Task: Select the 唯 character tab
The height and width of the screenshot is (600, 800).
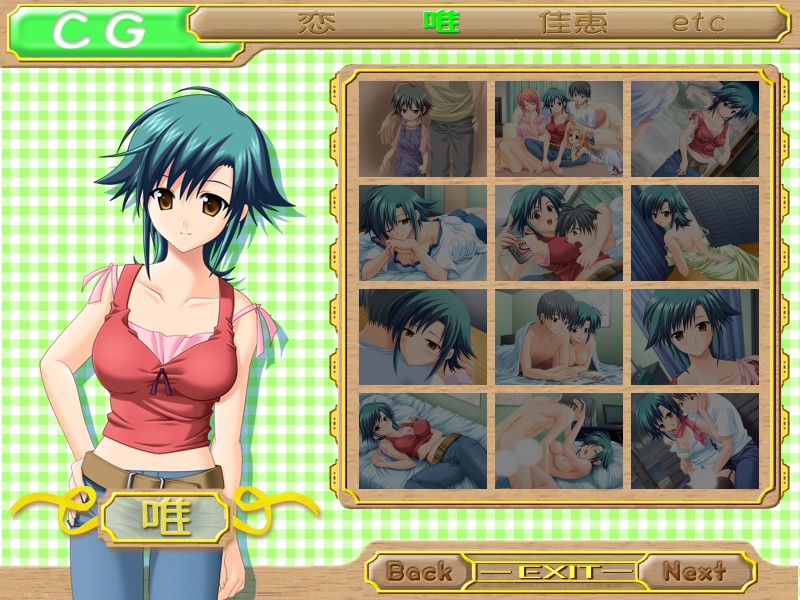Action: [441, 22]
